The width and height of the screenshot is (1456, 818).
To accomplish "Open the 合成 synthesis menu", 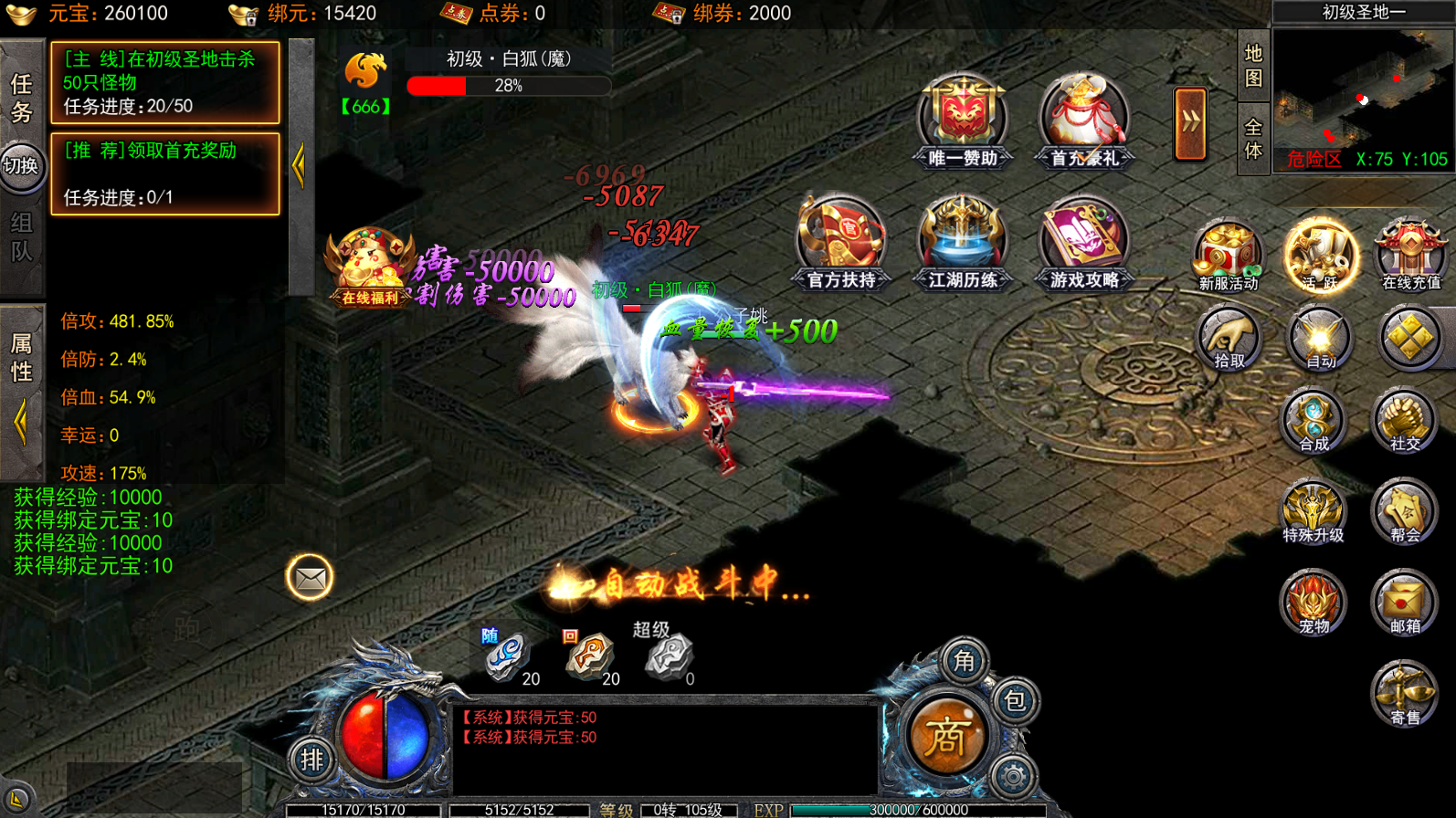I will [x=1313, y=422].
